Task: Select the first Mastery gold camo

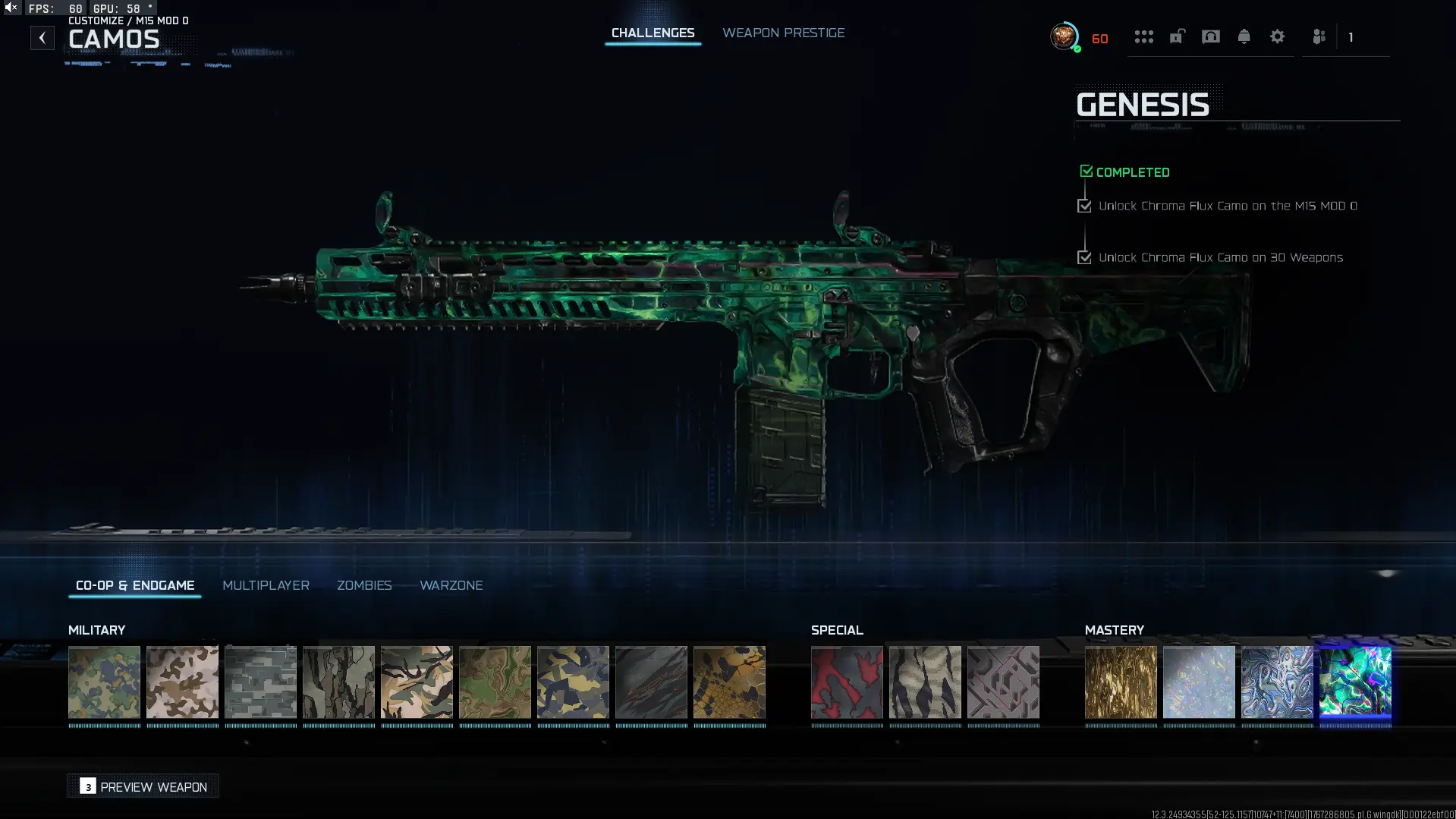Action: pyautogui.click(x=1121, y=682)
